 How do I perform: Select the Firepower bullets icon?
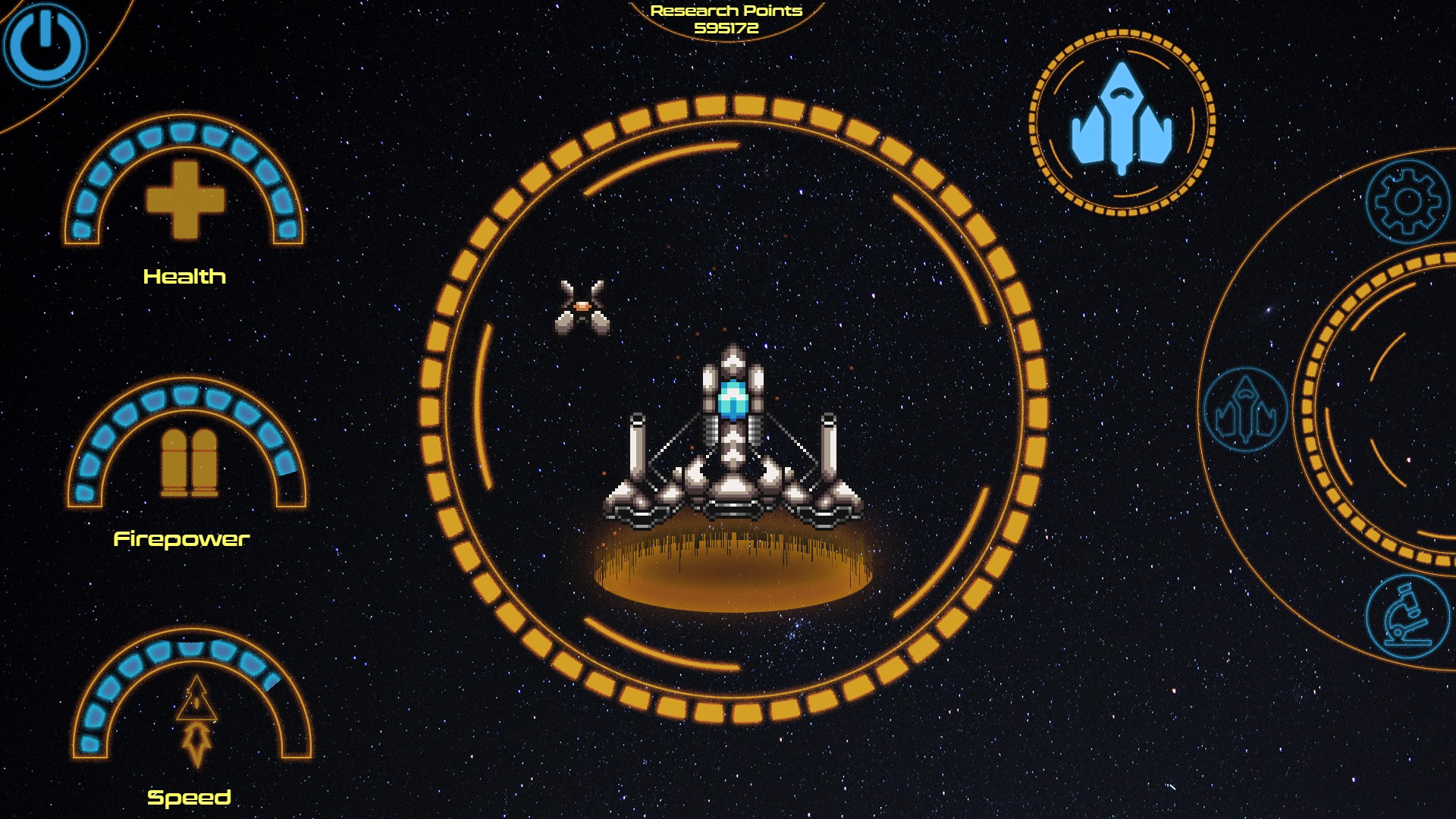(x=190, y=463)
